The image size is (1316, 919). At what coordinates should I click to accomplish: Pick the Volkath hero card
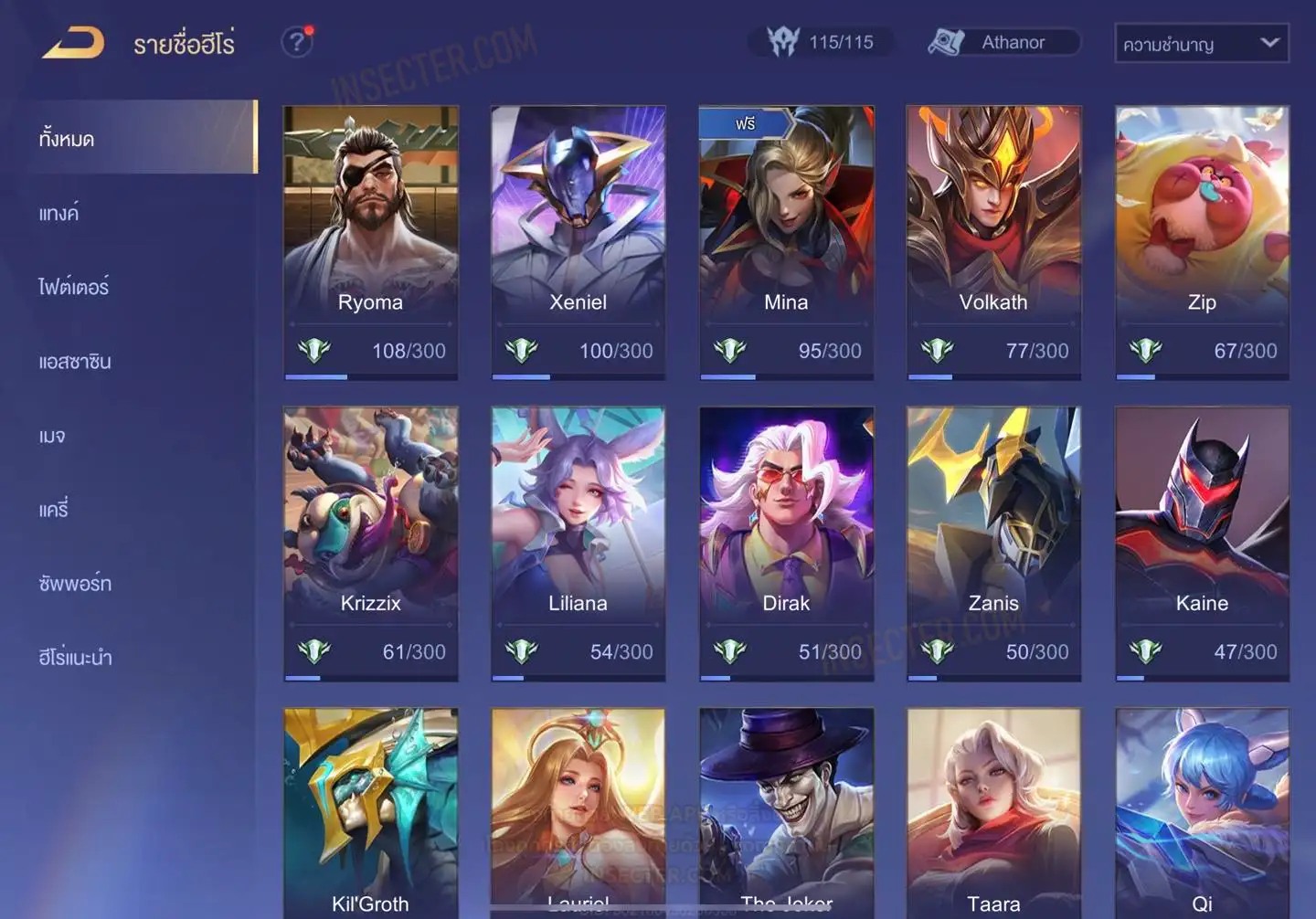993,242
